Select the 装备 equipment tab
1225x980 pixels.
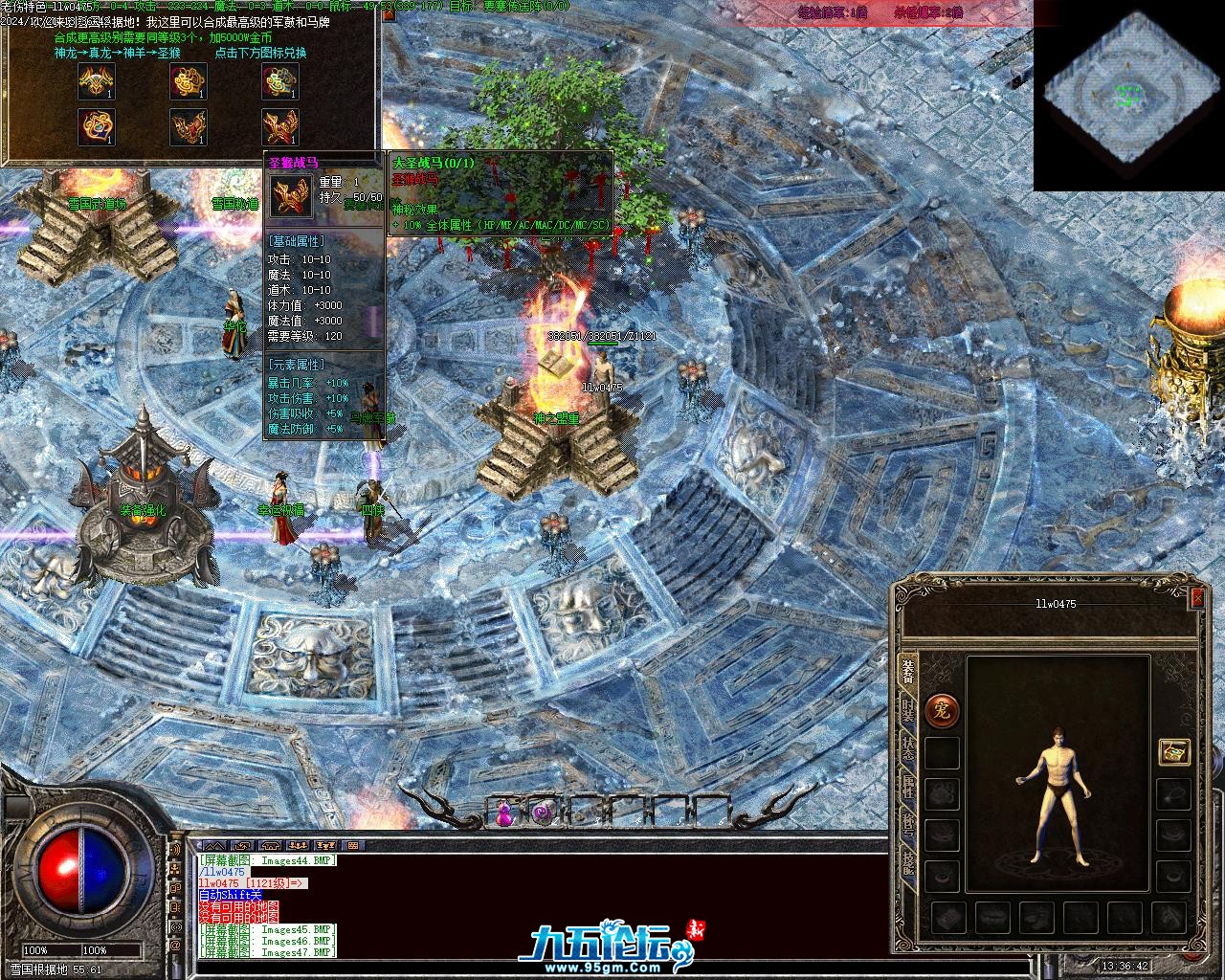click(x=907, y=672)
